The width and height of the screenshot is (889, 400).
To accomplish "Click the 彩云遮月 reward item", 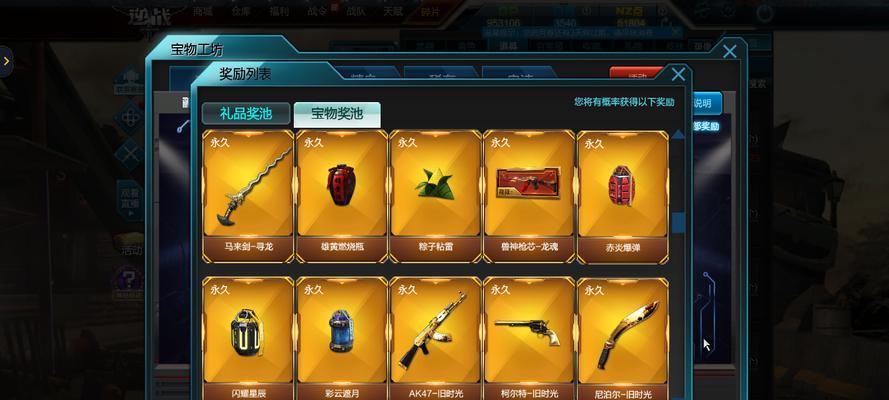I will tap(342, 338).
